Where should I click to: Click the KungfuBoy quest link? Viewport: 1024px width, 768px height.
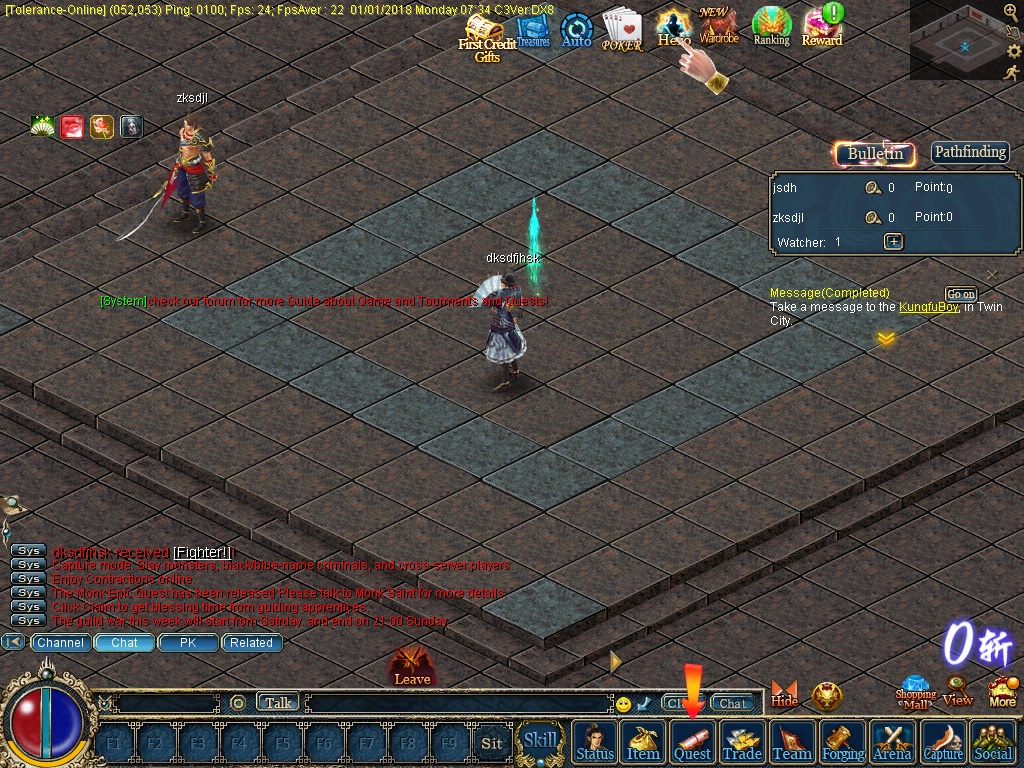coord(928,307)
